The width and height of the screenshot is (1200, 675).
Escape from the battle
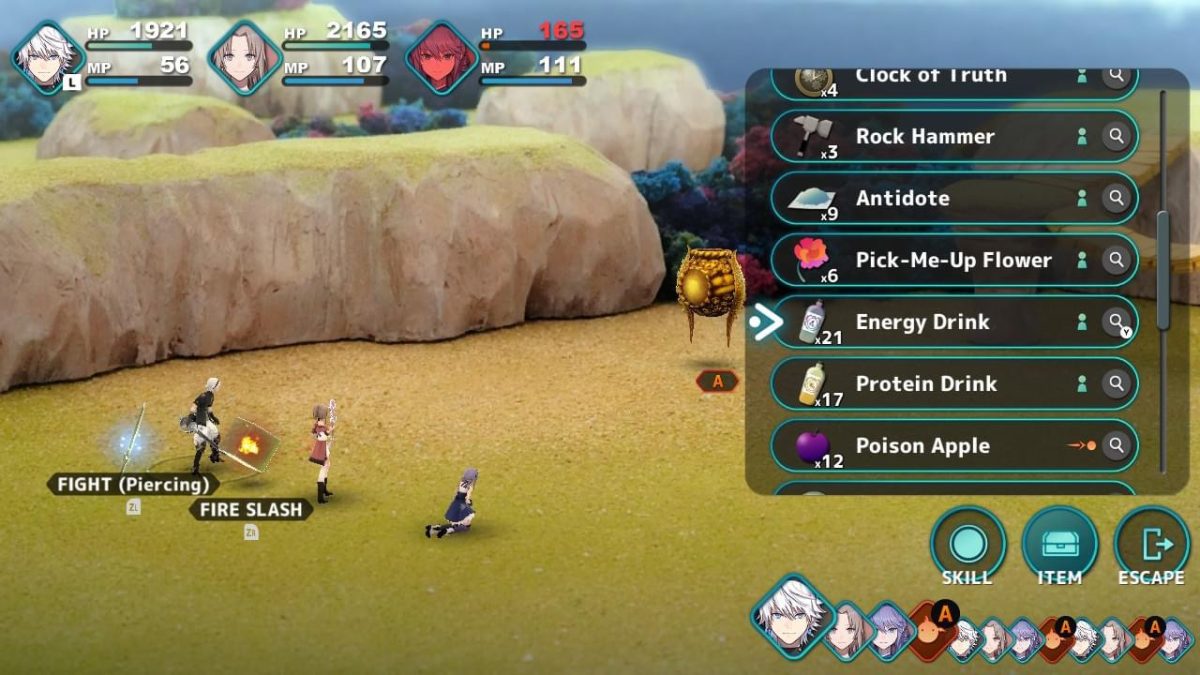click(1151, 546)
